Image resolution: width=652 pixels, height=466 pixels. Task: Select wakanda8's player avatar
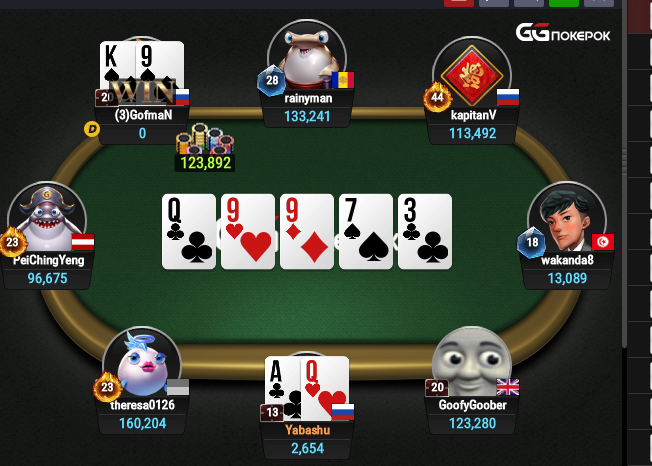567,220
